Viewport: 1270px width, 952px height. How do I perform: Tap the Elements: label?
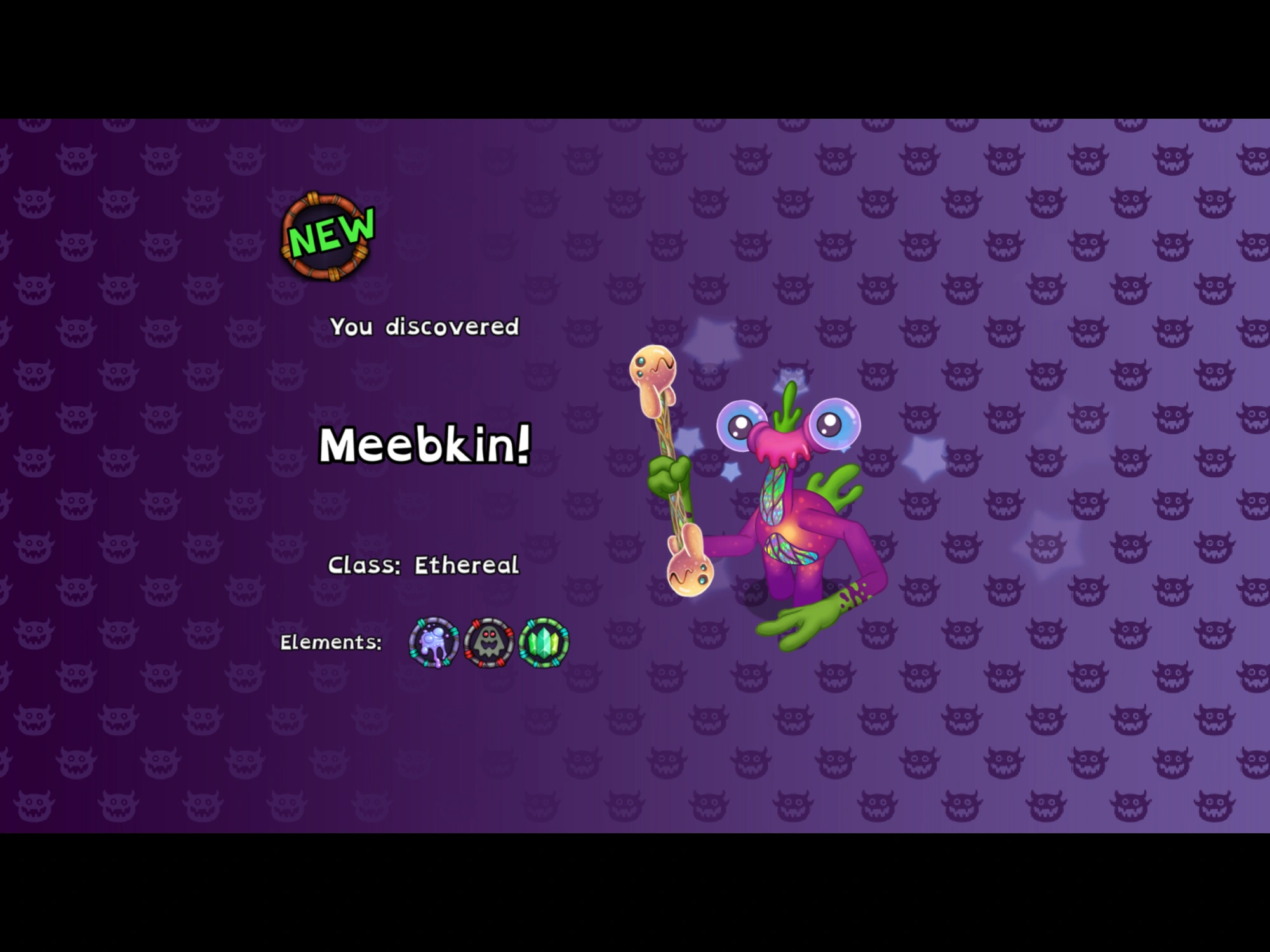click(x=332, y=642)
